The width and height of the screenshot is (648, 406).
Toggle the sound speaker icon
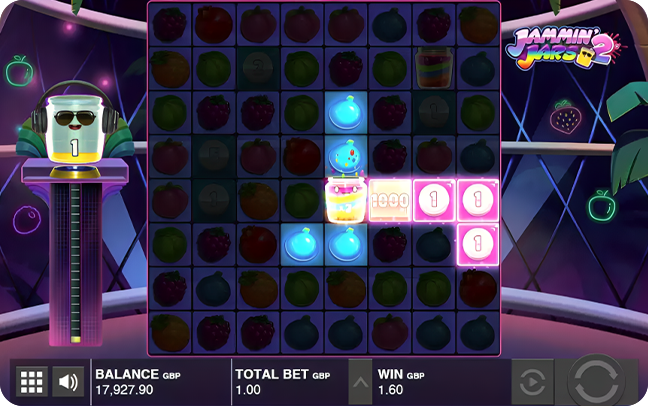[x=68, y=381]
